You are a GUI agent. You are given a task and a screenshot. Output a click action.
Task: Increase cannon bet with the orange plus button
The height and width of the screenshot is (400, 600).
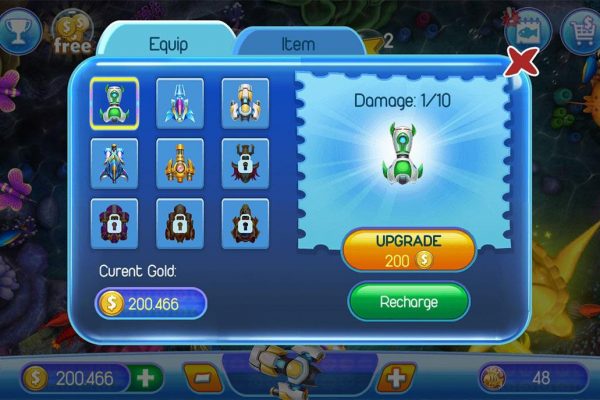(396, 378)
